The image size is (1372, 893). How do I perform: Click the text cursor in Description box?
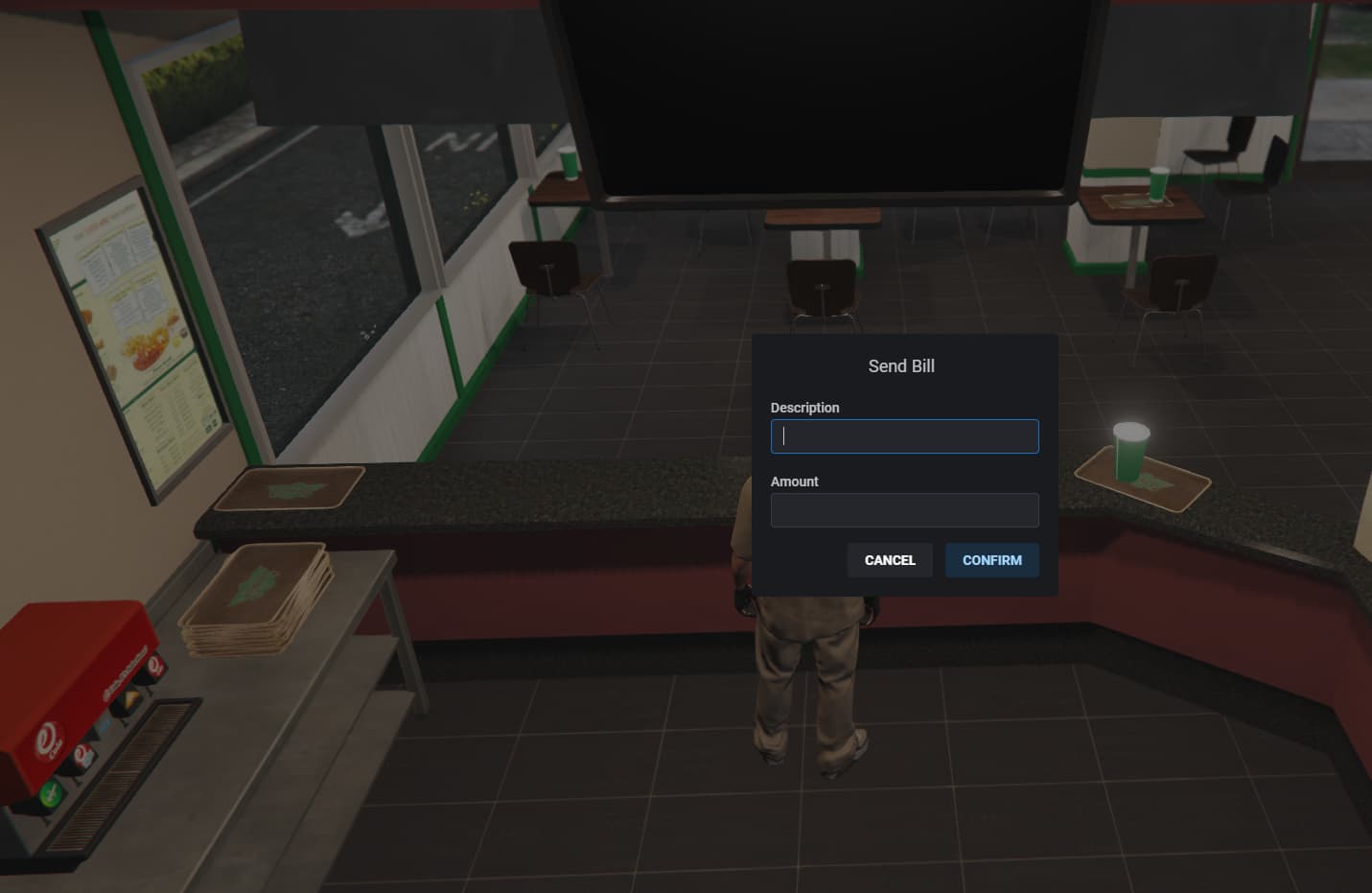point(782,436)
